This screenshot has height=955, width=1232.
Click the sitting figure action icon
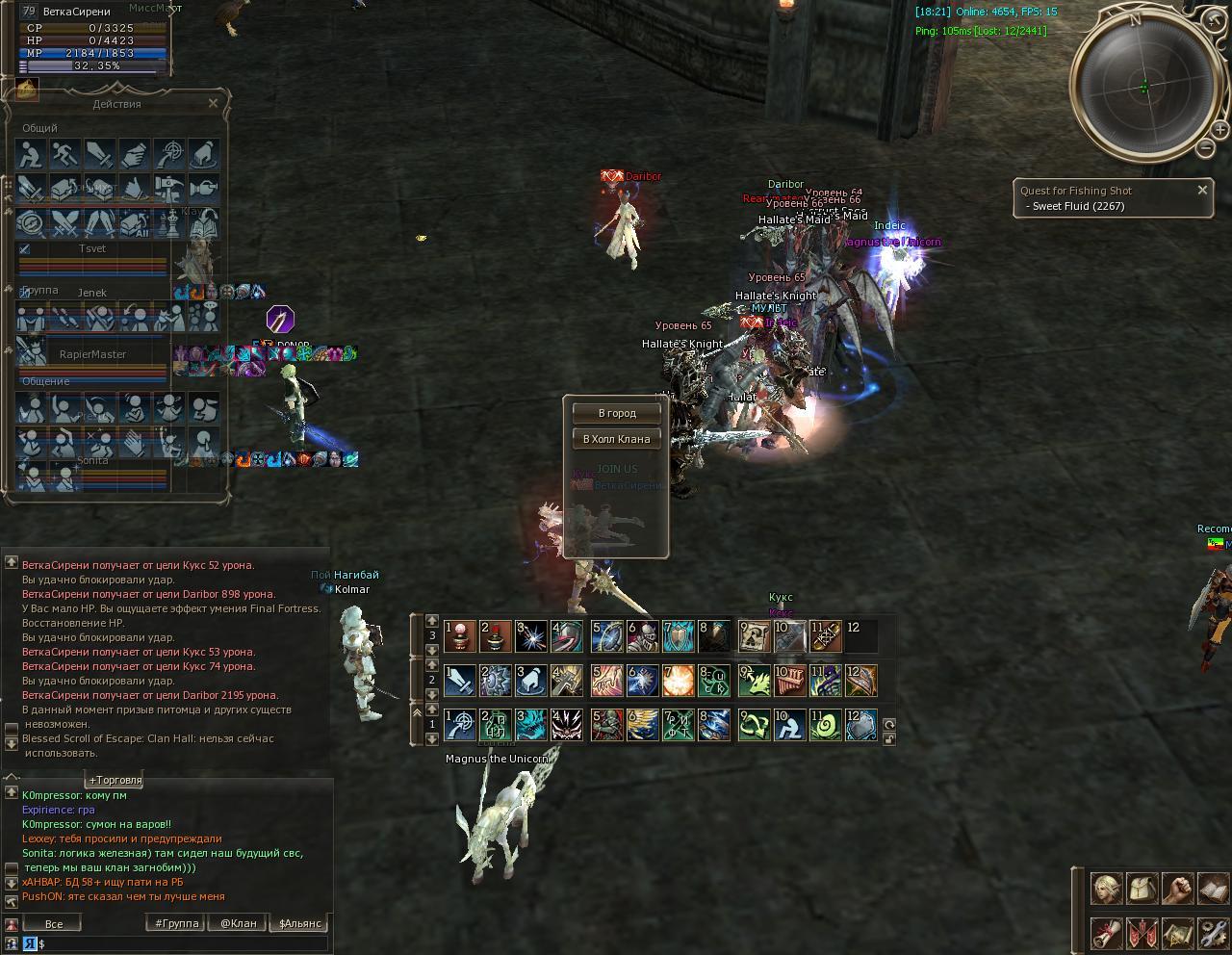pyautogui.click(x=30, y=154)
